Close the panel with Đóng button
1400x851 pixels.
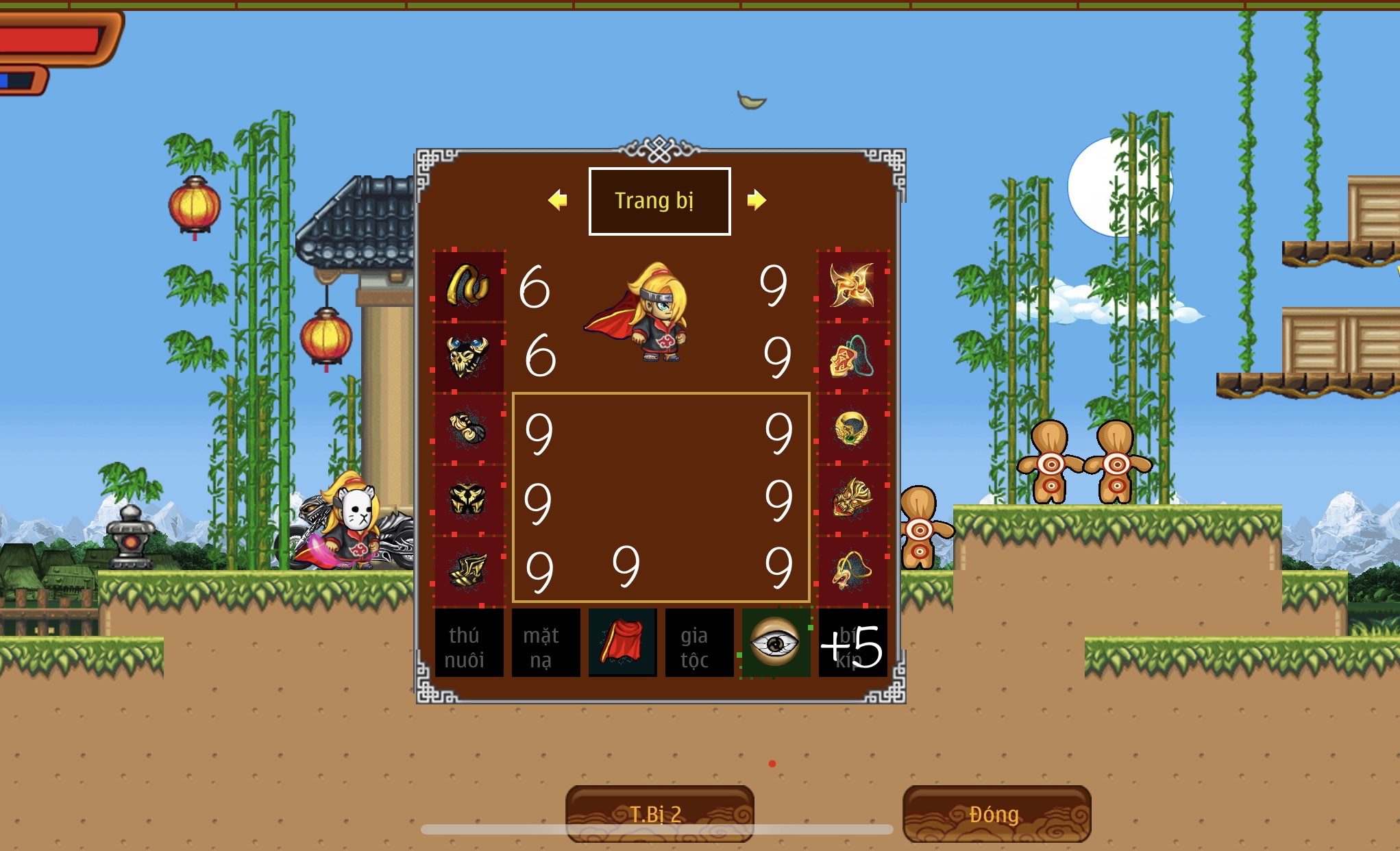(x=996, y=813)
